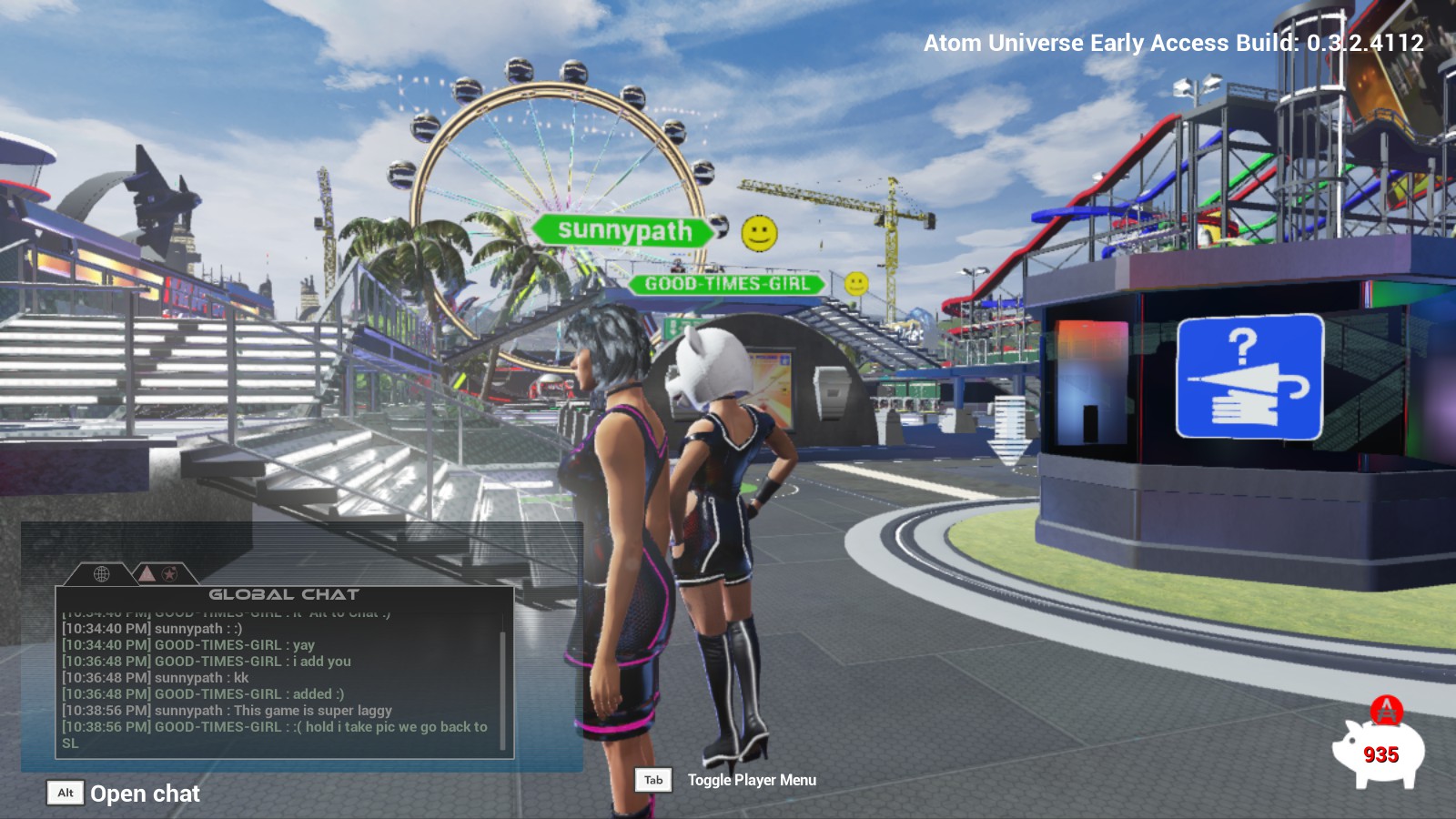Switch to the globe global chat tab
The width and height of the screenshot is (1456, 819).
coord(102,573)
